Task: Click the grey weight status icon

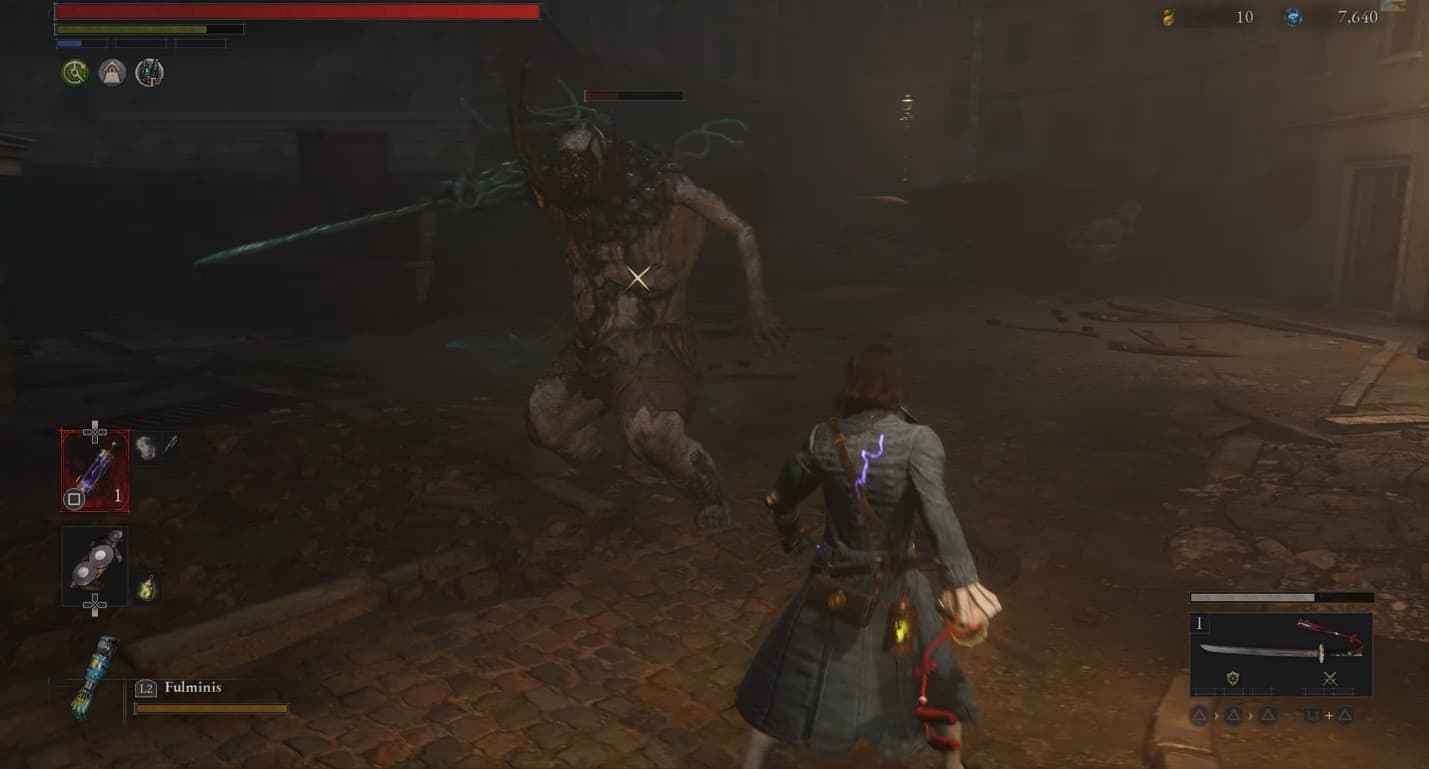Action: click(112, 72)
